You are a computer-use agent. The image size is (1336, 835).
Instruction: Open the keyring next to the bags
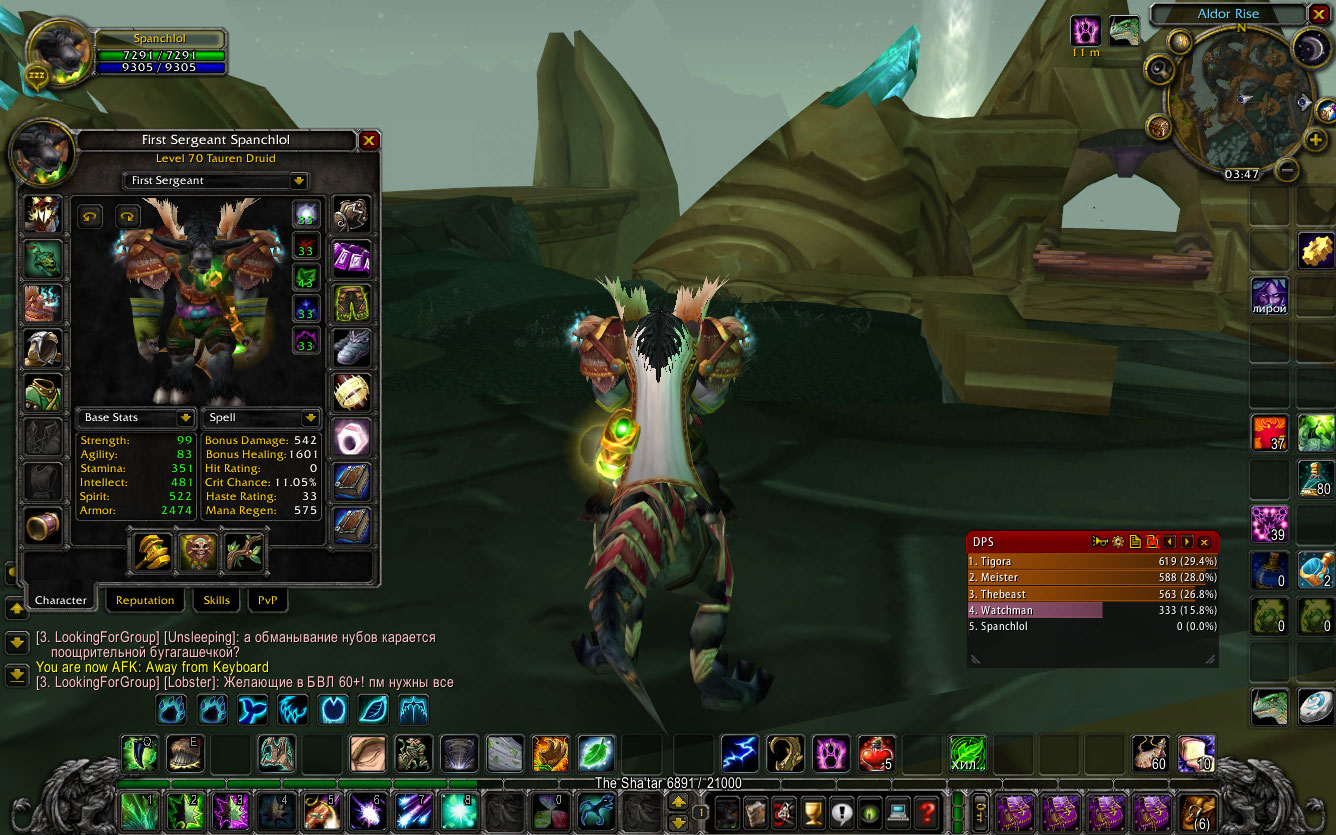[x=981, y=810]
